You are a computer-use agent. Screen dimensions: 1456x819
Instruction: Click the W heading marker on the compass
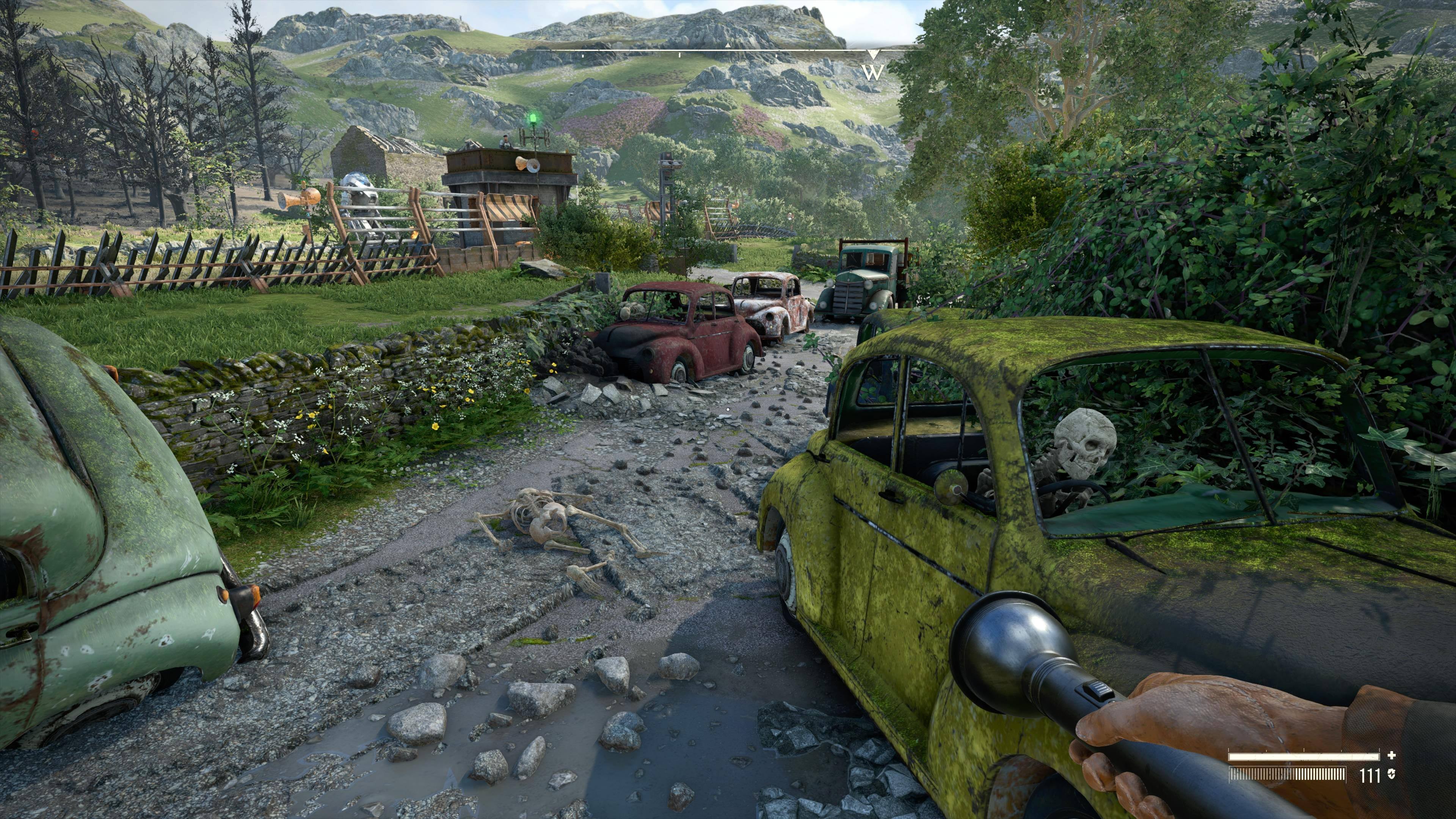tap(873, 72)
